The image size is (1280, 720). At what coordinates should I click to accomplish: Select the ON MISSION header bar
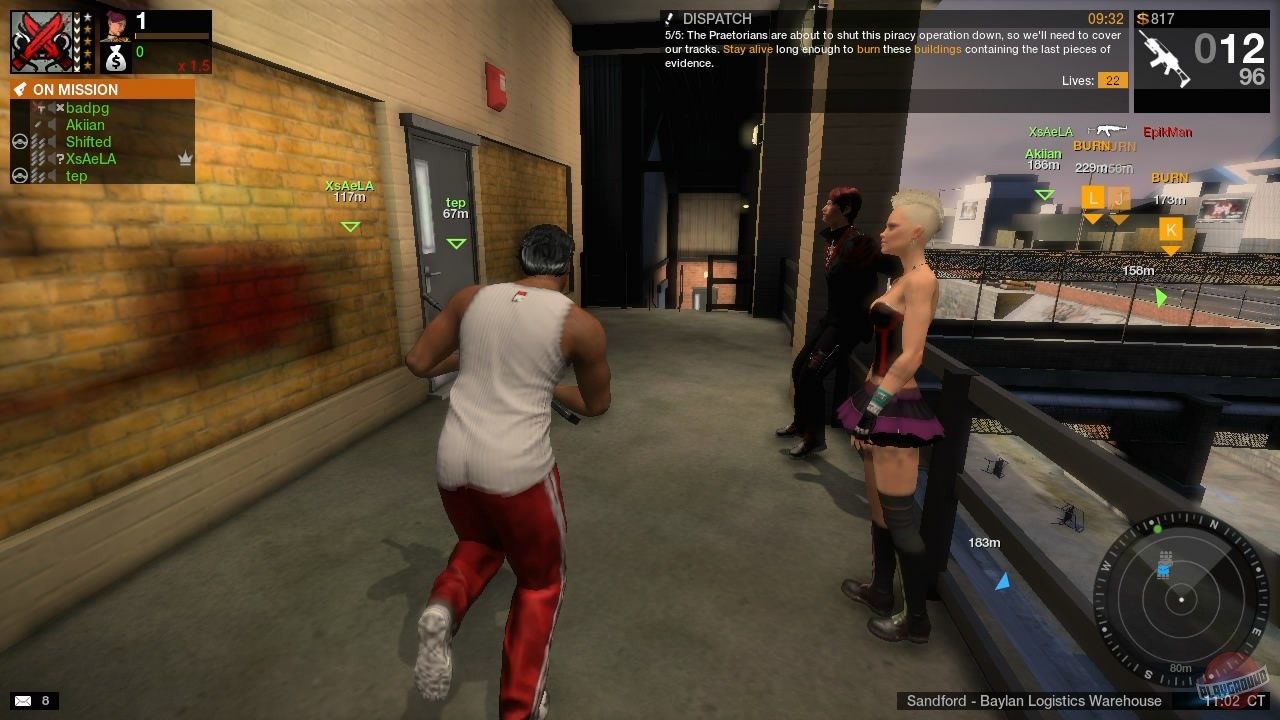click(100, 89)
